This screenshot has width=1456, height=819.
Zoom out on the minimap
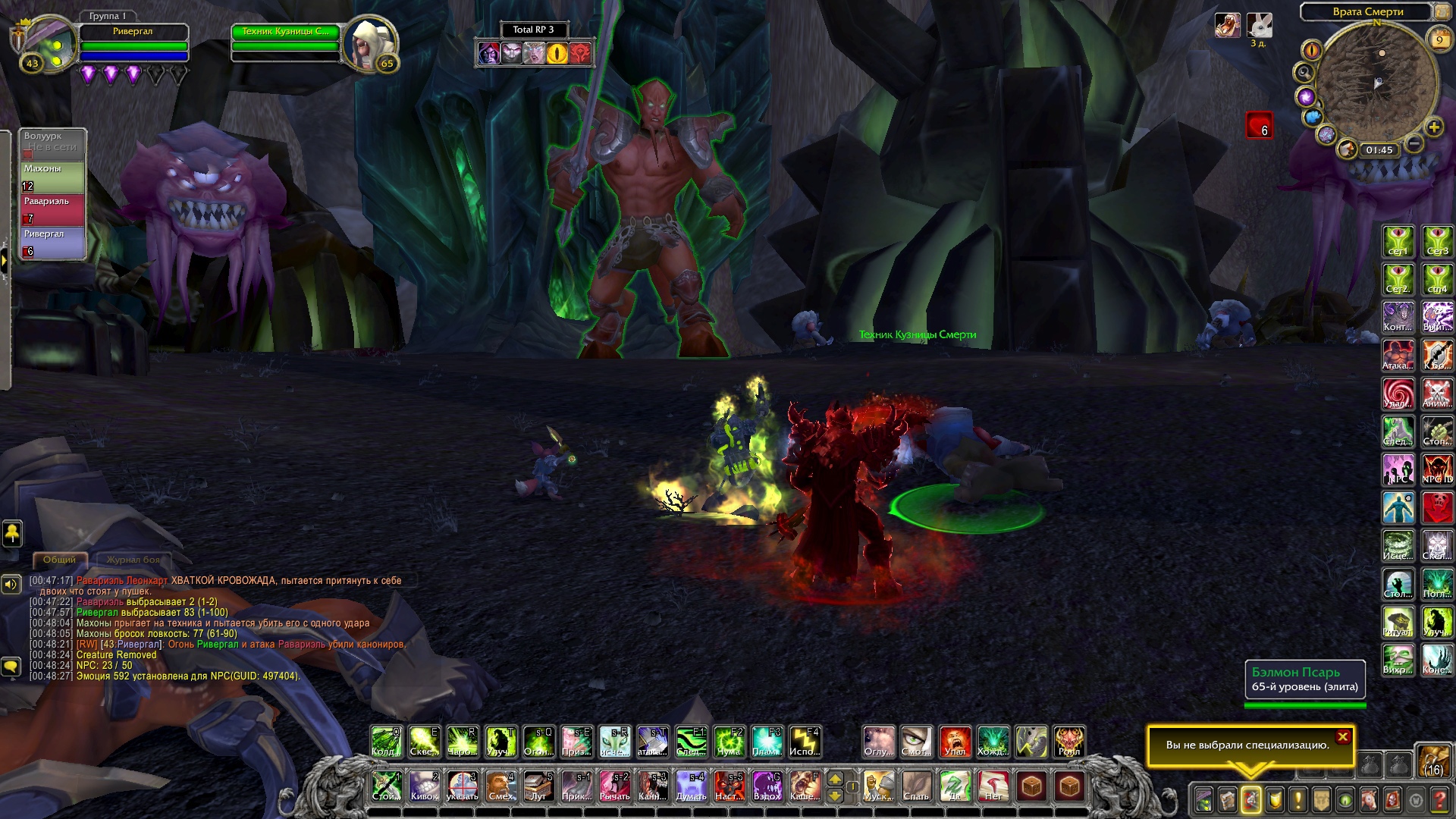click(x=1414, y=143)
